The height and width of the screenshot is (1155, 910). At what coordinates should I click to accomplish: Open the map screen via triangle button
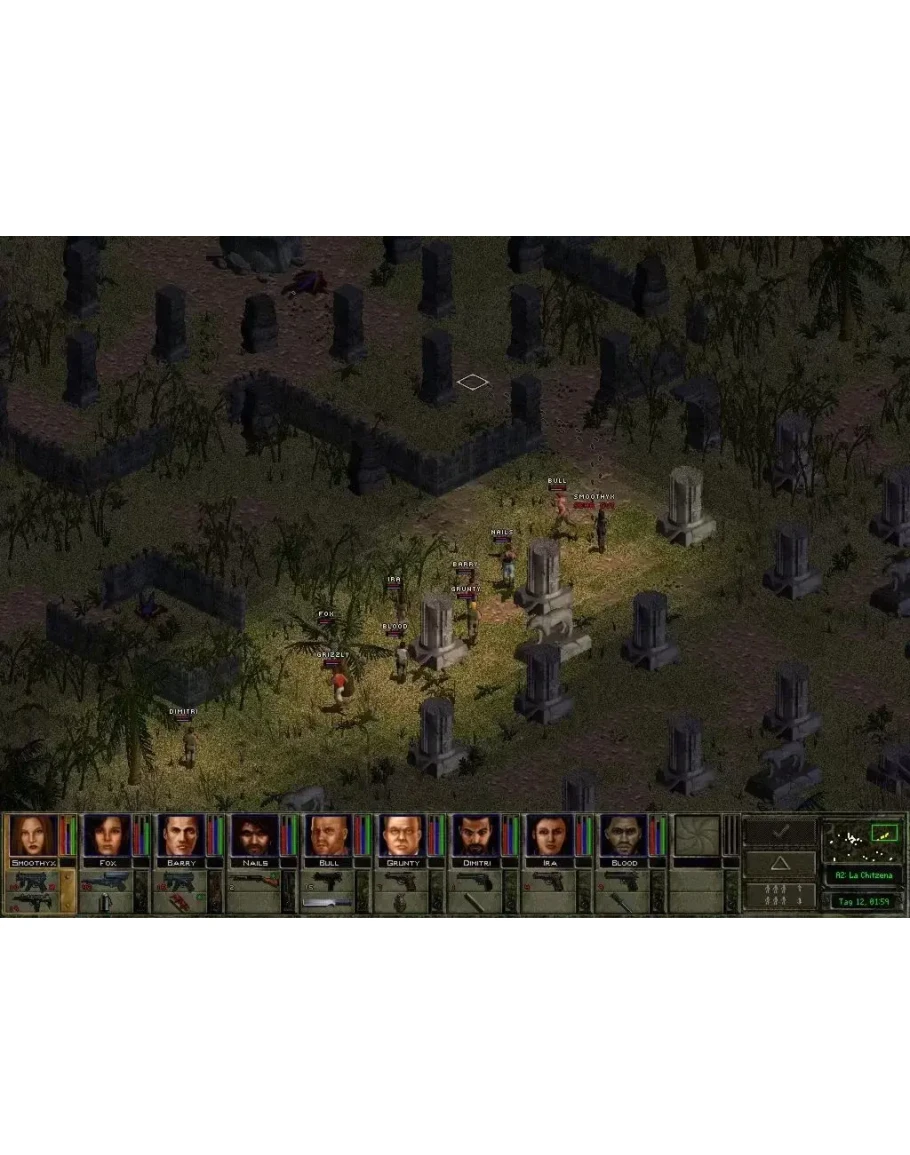(x=779, y=862)
